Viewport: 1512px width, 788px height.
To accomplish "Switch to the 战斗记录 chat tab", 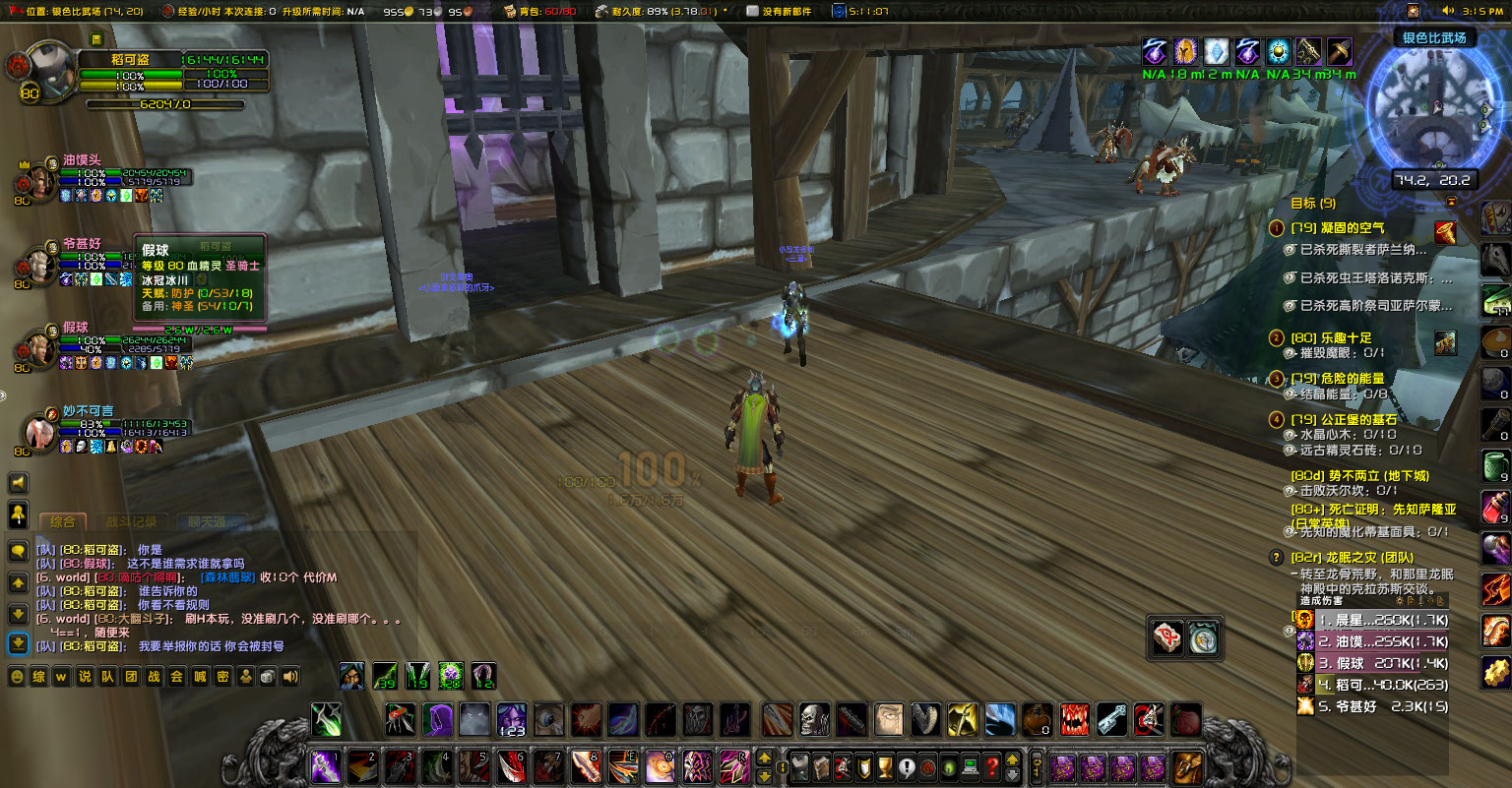I will tap(132, 521).
